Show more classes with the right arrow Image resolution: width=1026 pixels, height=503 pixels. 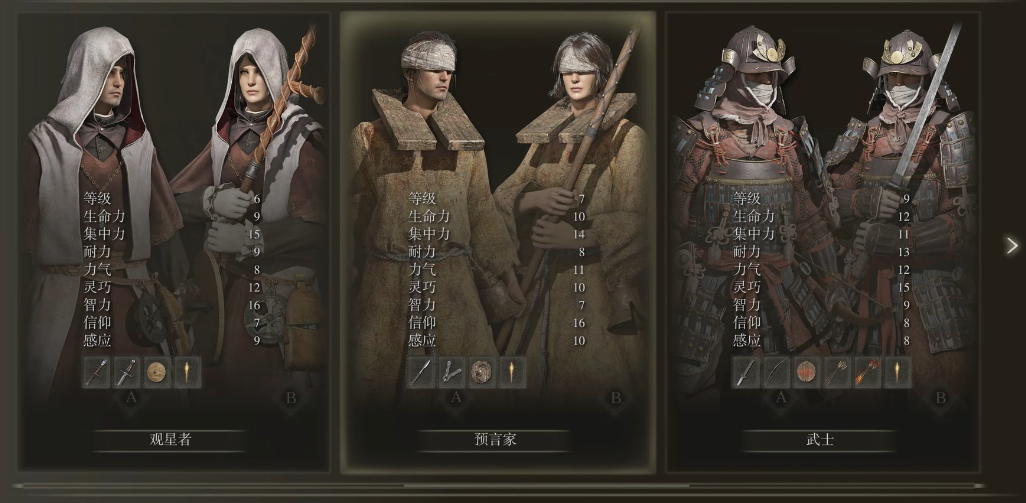coord(1012,245)
